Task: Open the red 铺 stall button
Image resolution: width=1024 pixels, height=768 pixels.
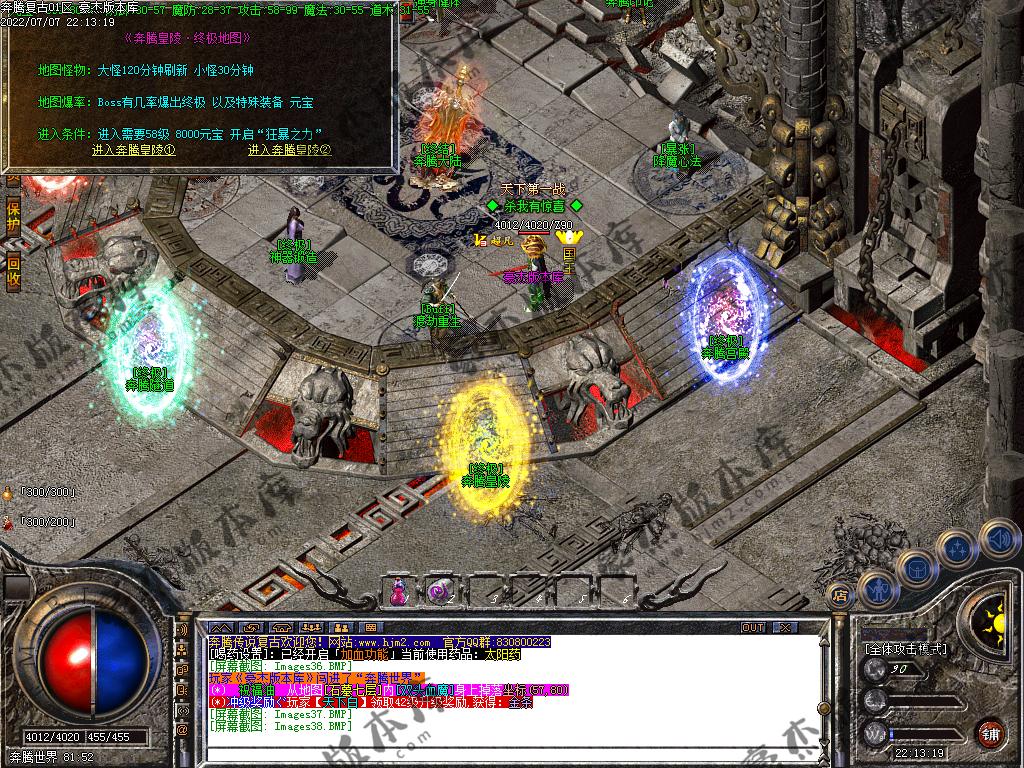Action: (990, 733)
